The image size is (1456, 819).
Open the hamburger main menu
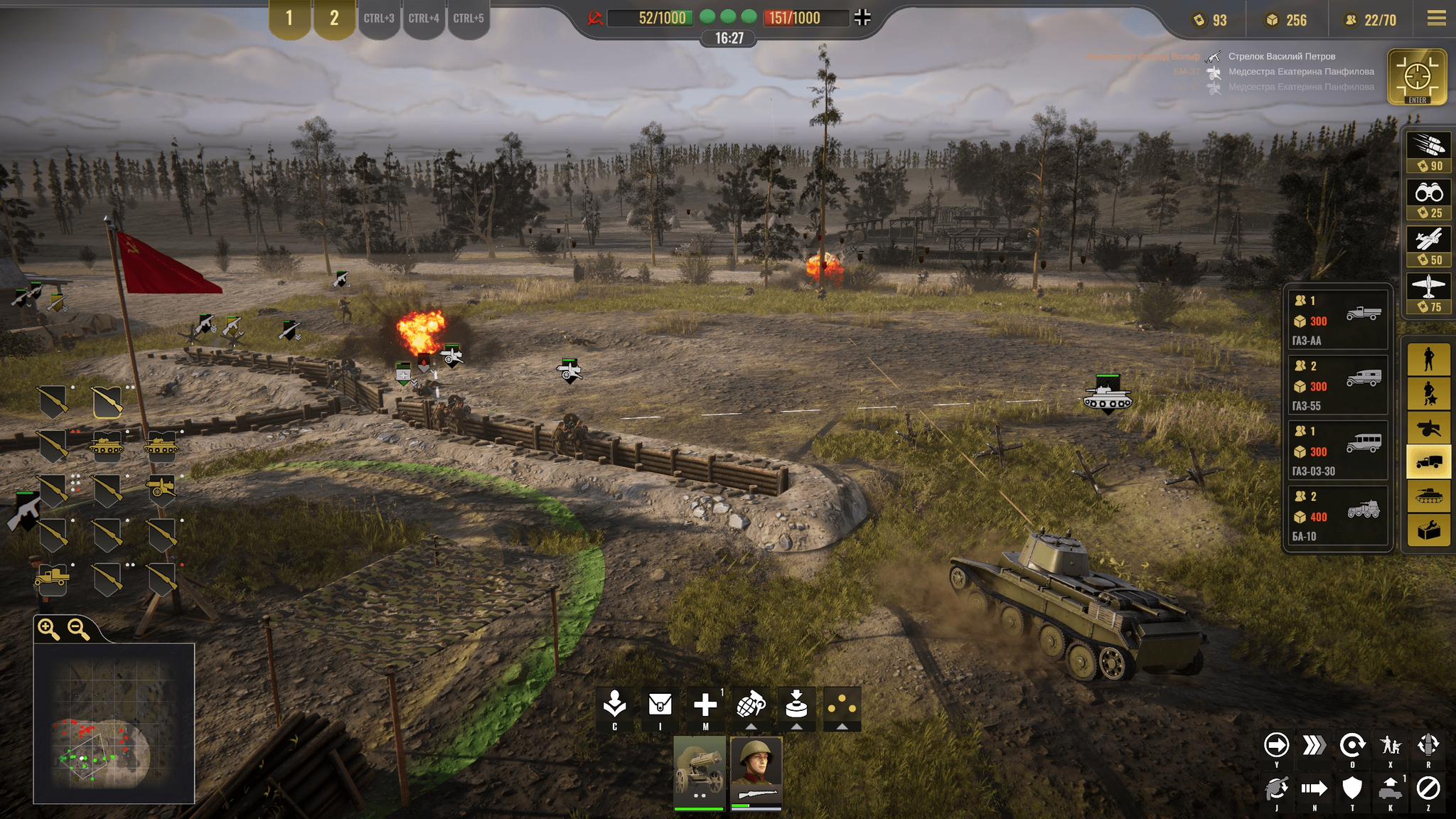pos(1436,18)
